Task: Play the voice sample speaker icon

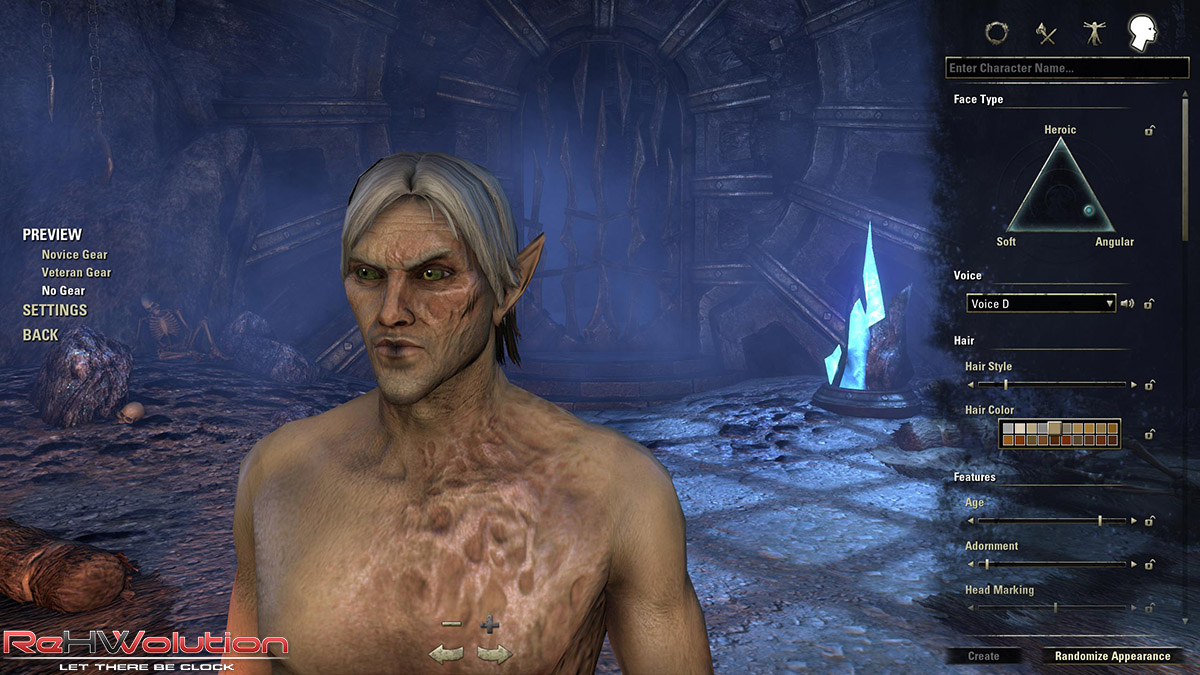Action: tap(1126, 303)
